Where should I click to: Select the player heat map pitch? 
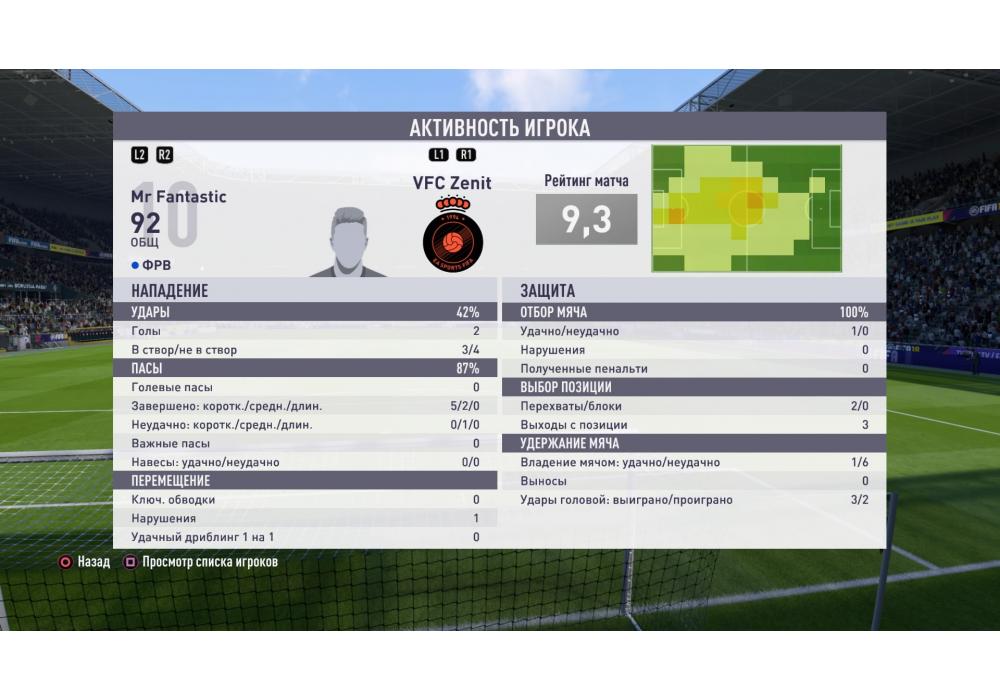click(746, 208)
